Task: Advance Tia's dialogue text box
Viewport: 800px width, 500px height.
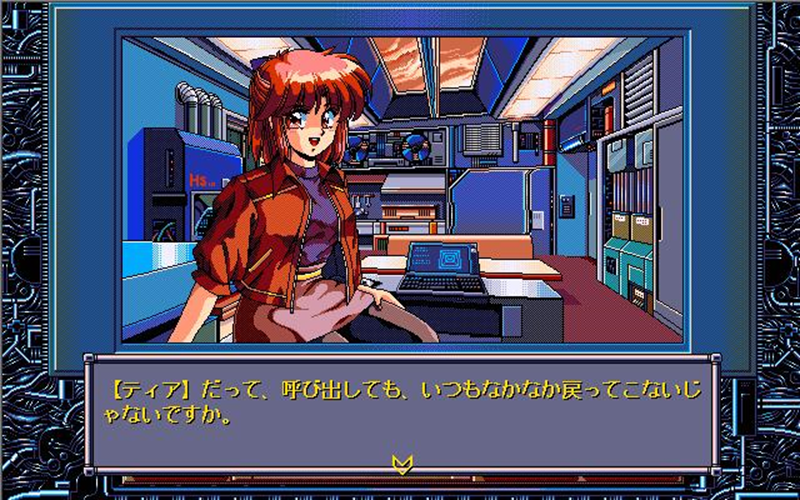Action: (x=400, y=410)
